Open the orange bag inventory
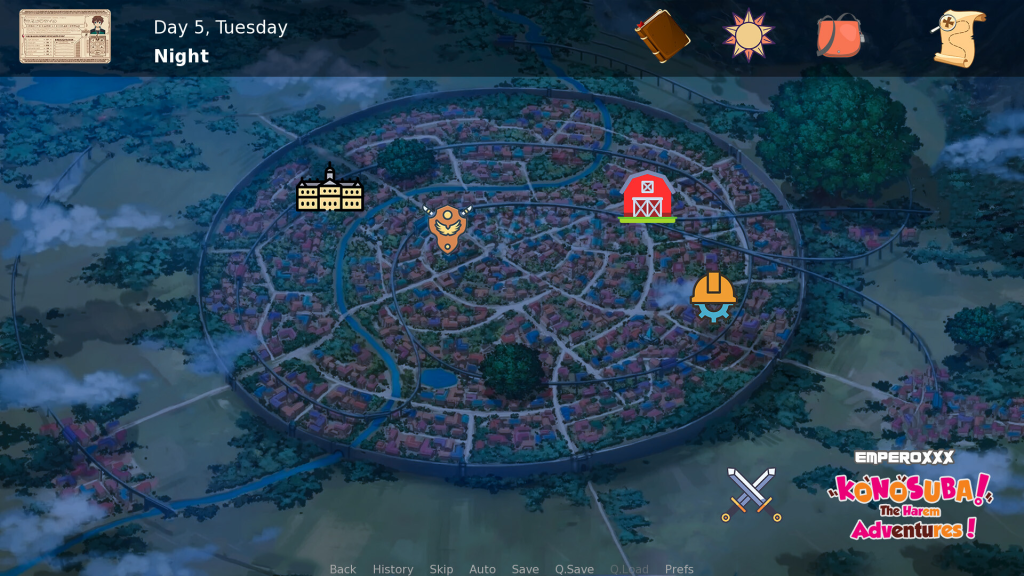This screenshot has width=1024, height=576. [x=840, y=37]
